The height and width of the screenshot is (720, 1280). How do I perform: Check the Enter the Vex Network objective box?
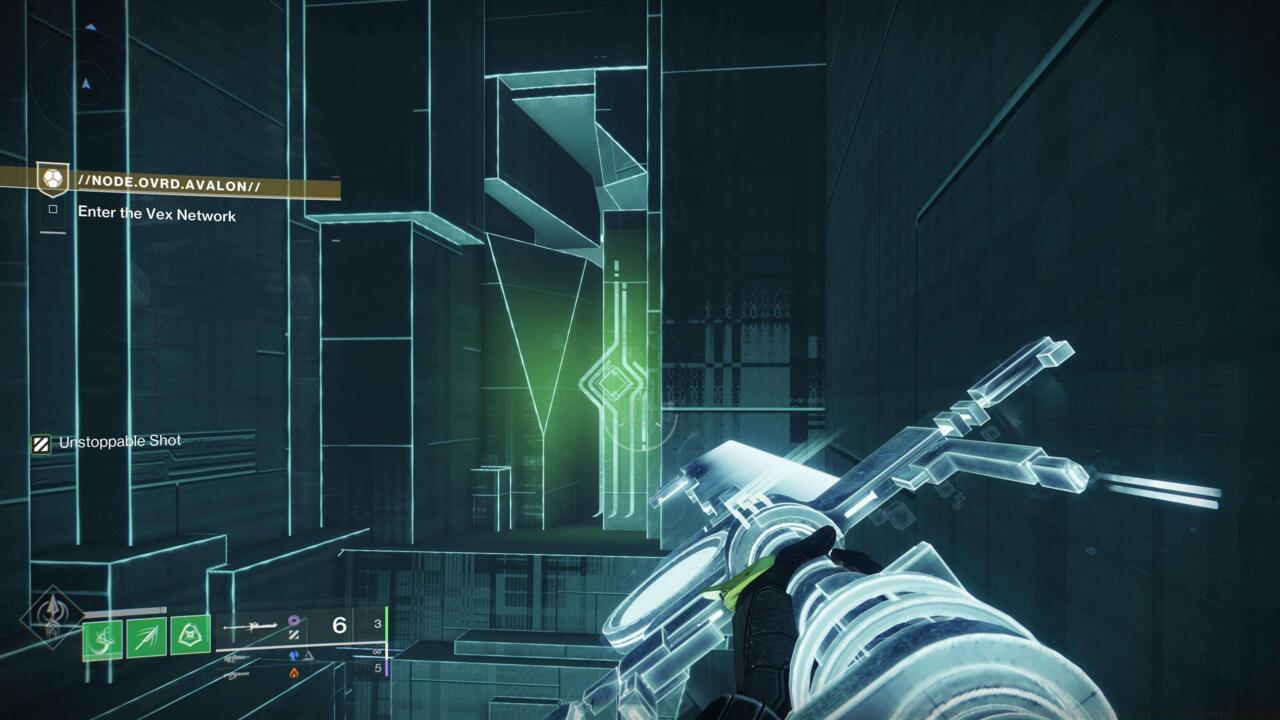pyautogui.click(x=52, y=209)
